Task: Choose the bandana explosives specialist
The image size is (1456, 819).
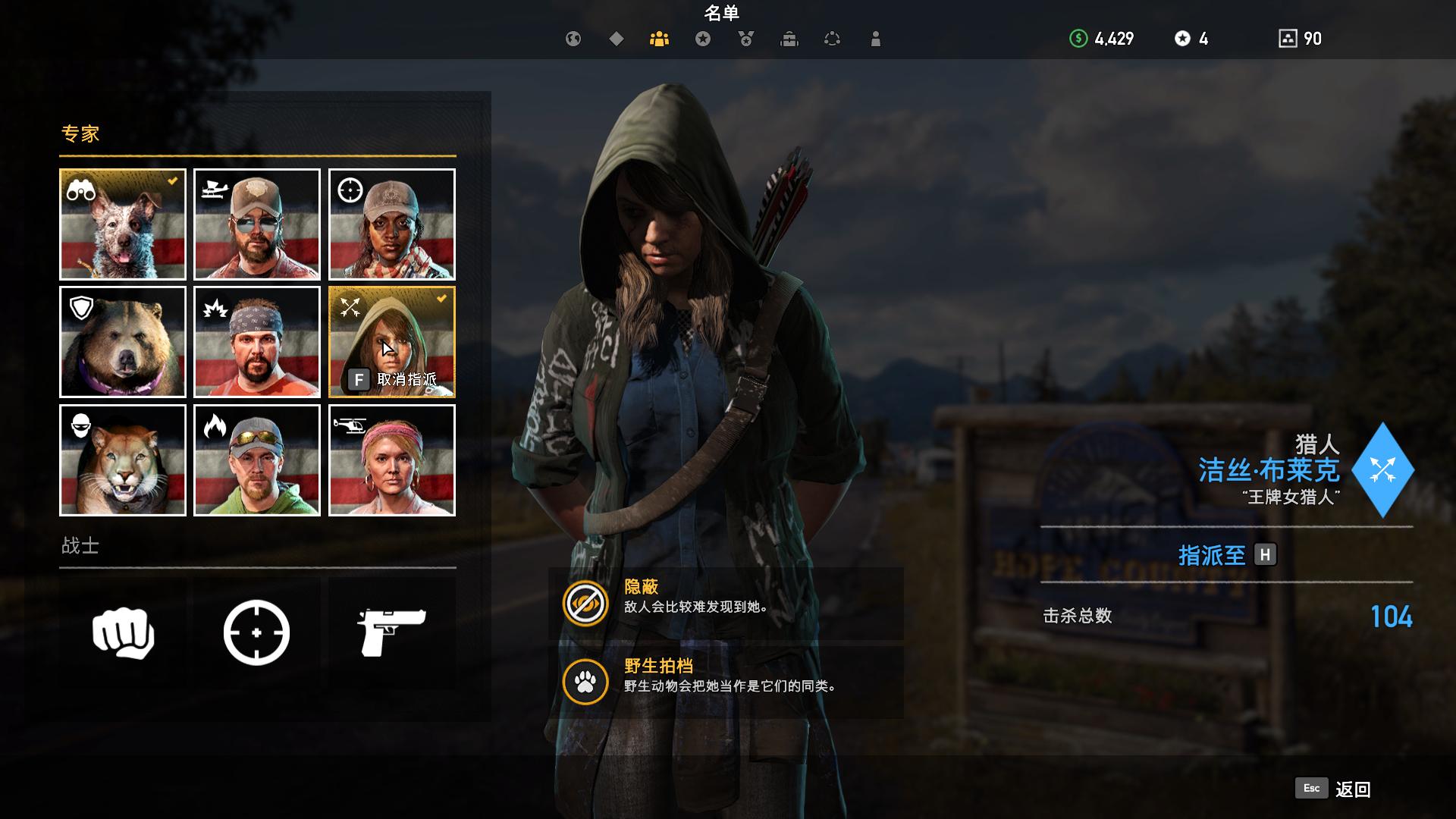Action: click(257, 342)
